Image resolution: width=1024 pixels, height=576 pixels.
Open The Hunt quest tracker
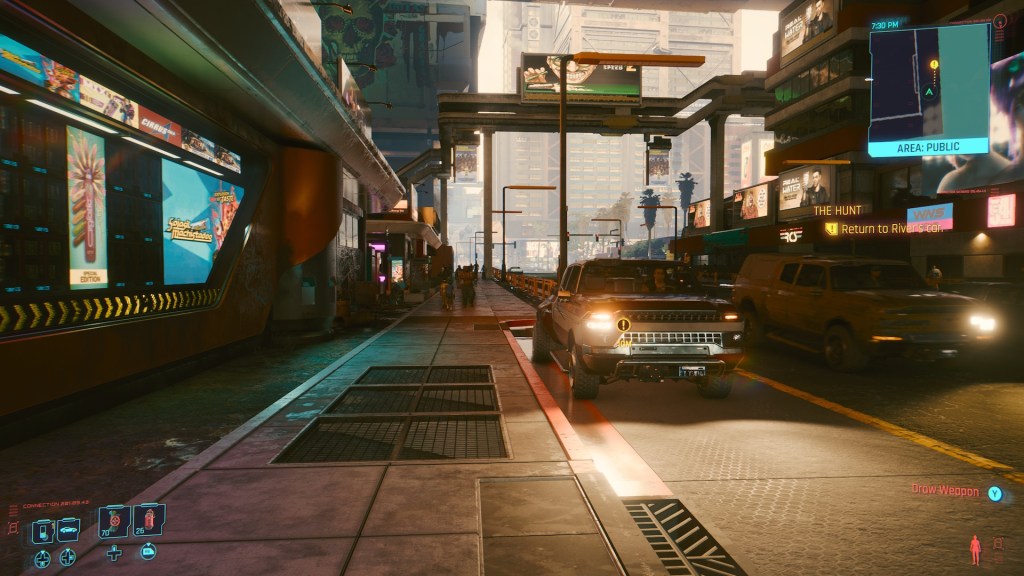(838, 210)
